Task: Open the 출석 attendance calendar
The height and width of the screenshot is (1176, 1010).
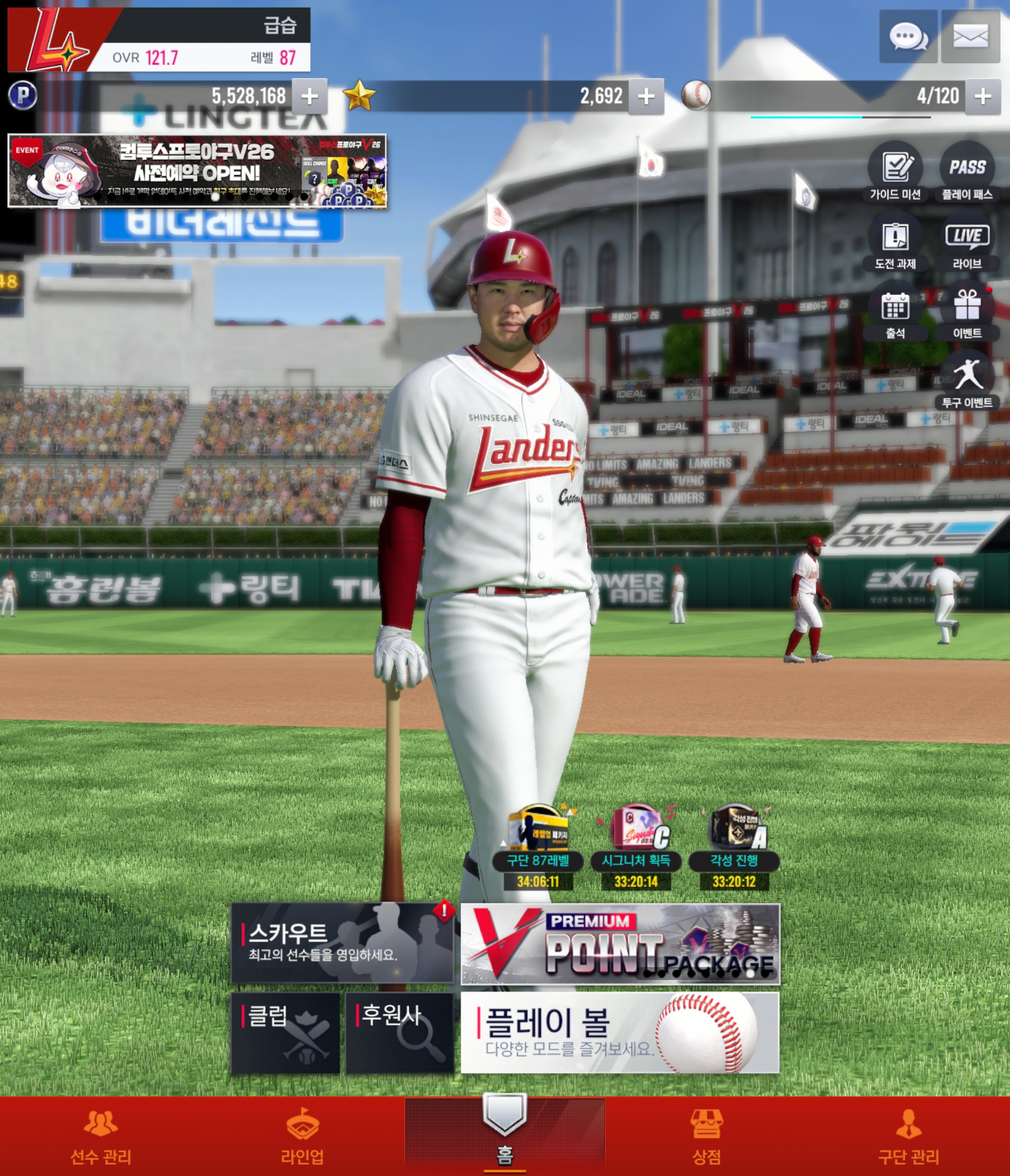Action: click(x=895, y=311)
